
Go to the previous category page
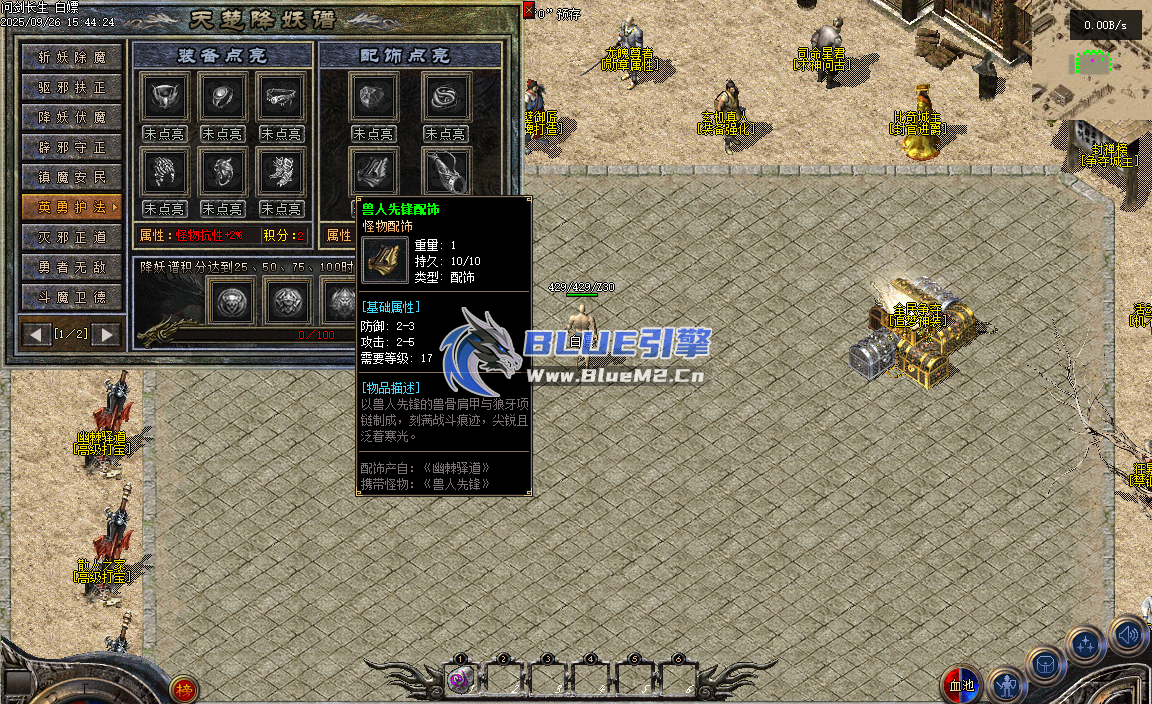click(x=37, y=334)
